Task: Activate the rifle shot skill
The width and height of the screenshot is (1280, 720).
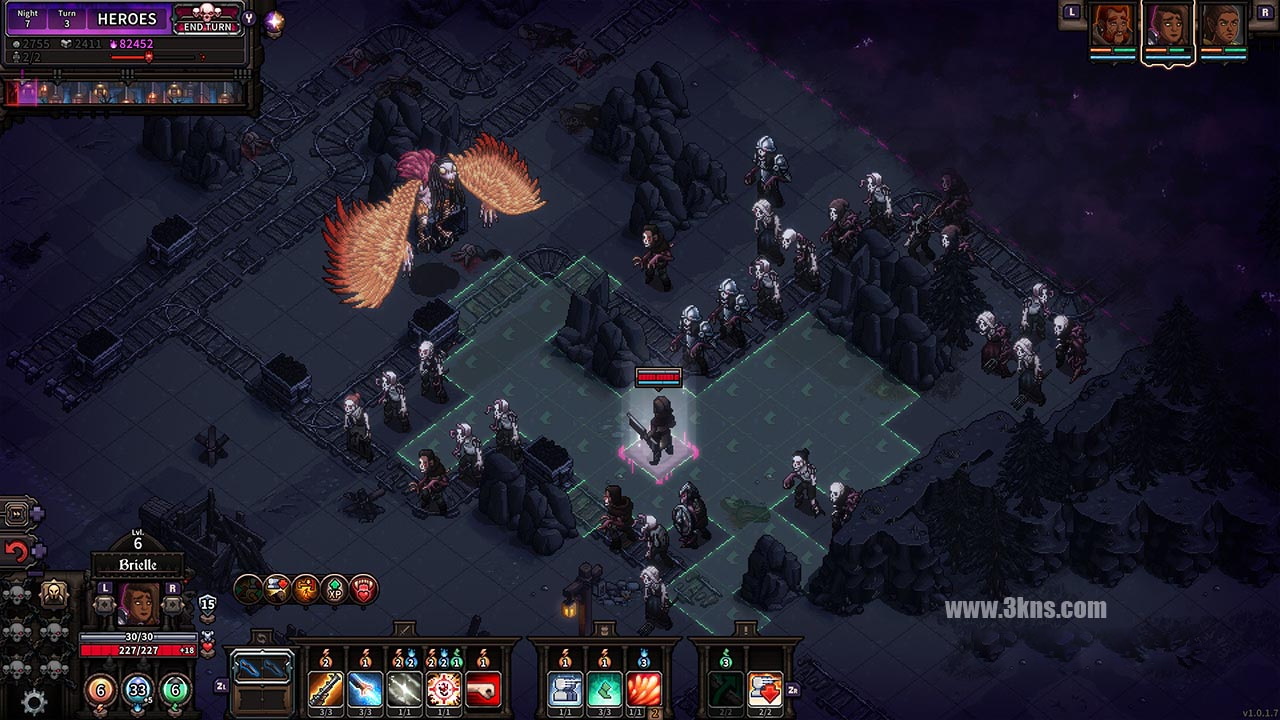Action: click(326, 689)
